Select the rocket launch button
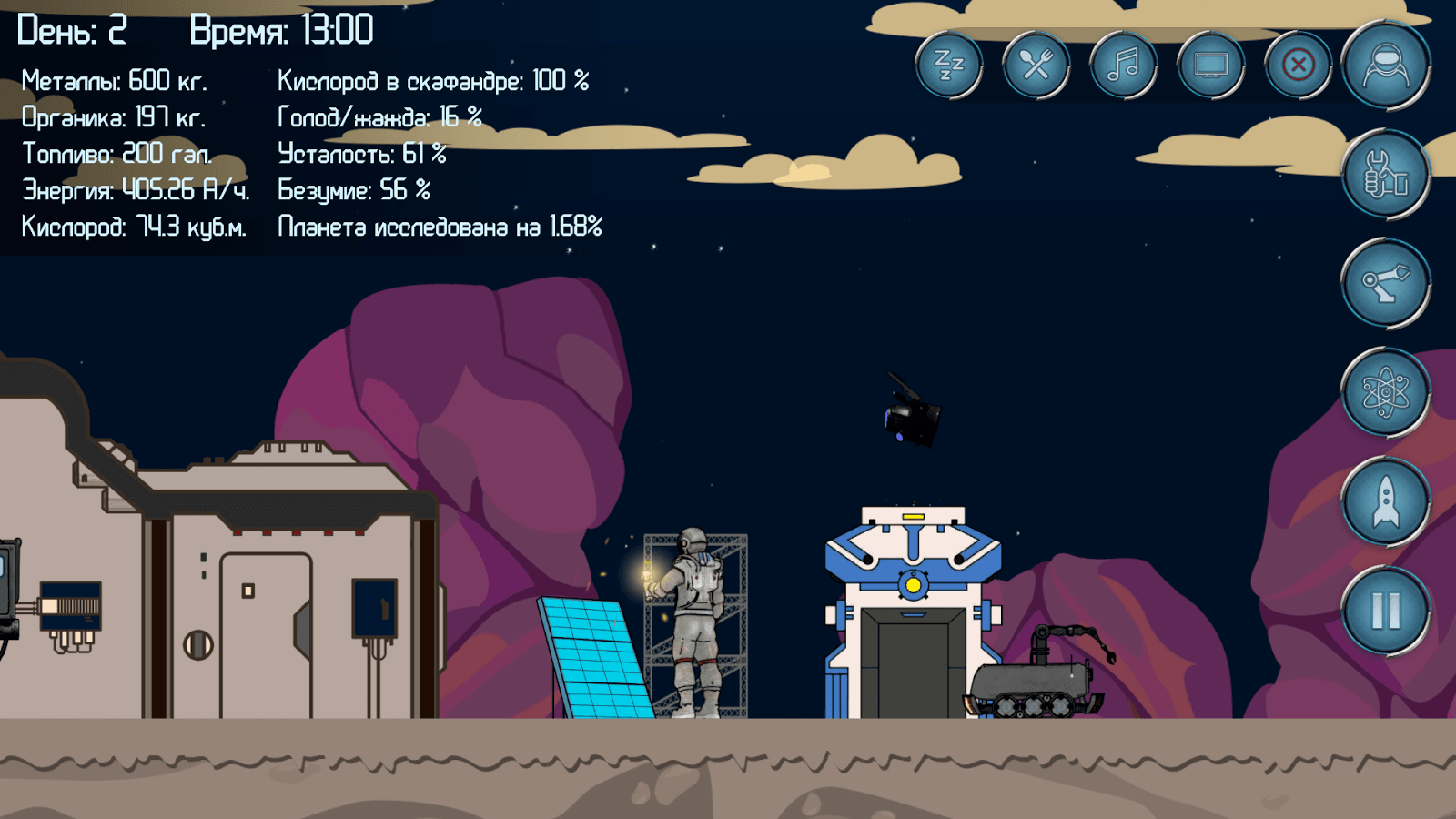1456x819 pixels. 1385,502
